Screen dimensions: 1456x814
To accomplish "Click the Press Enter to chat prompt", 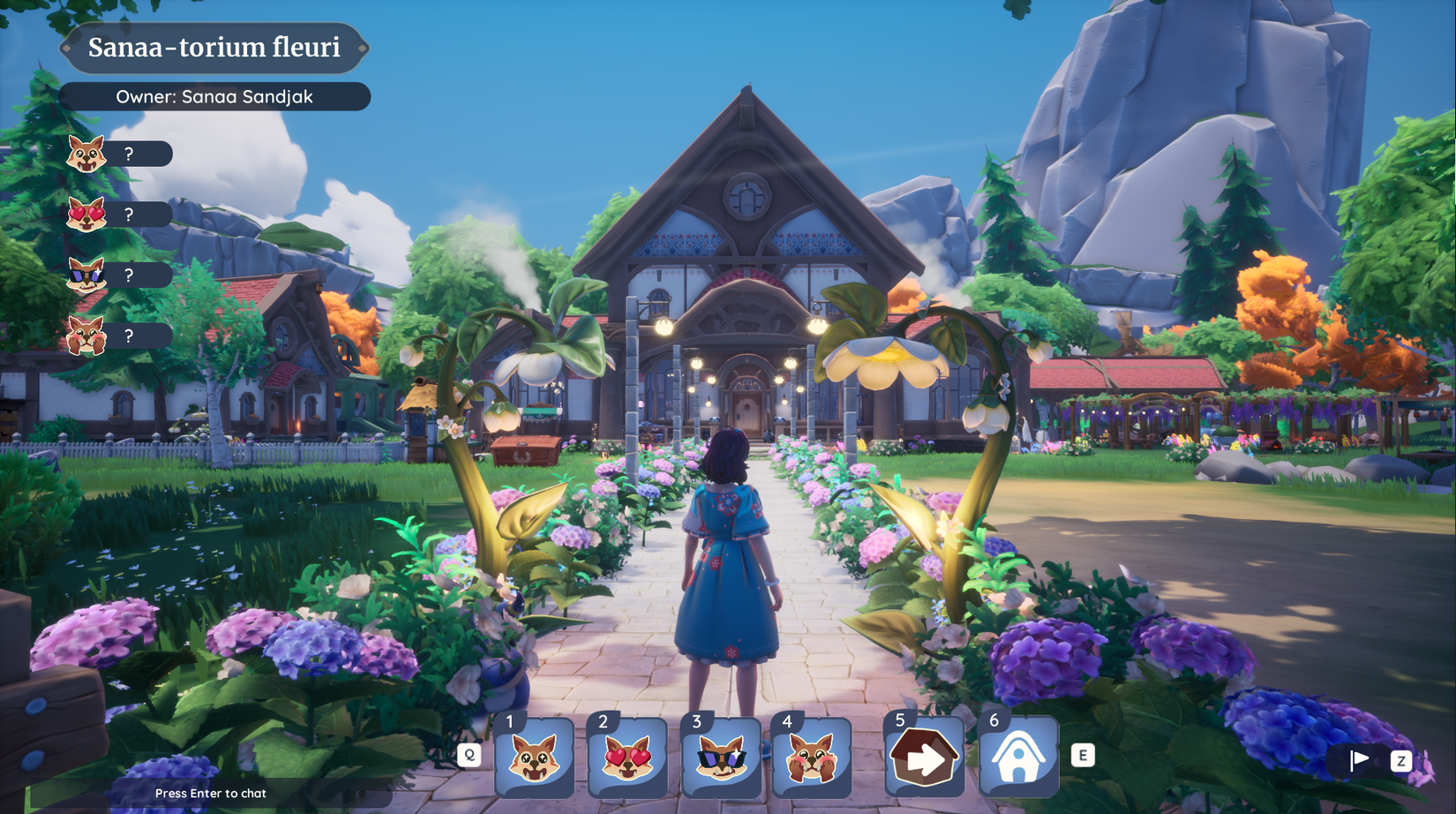I will (210, 793).
